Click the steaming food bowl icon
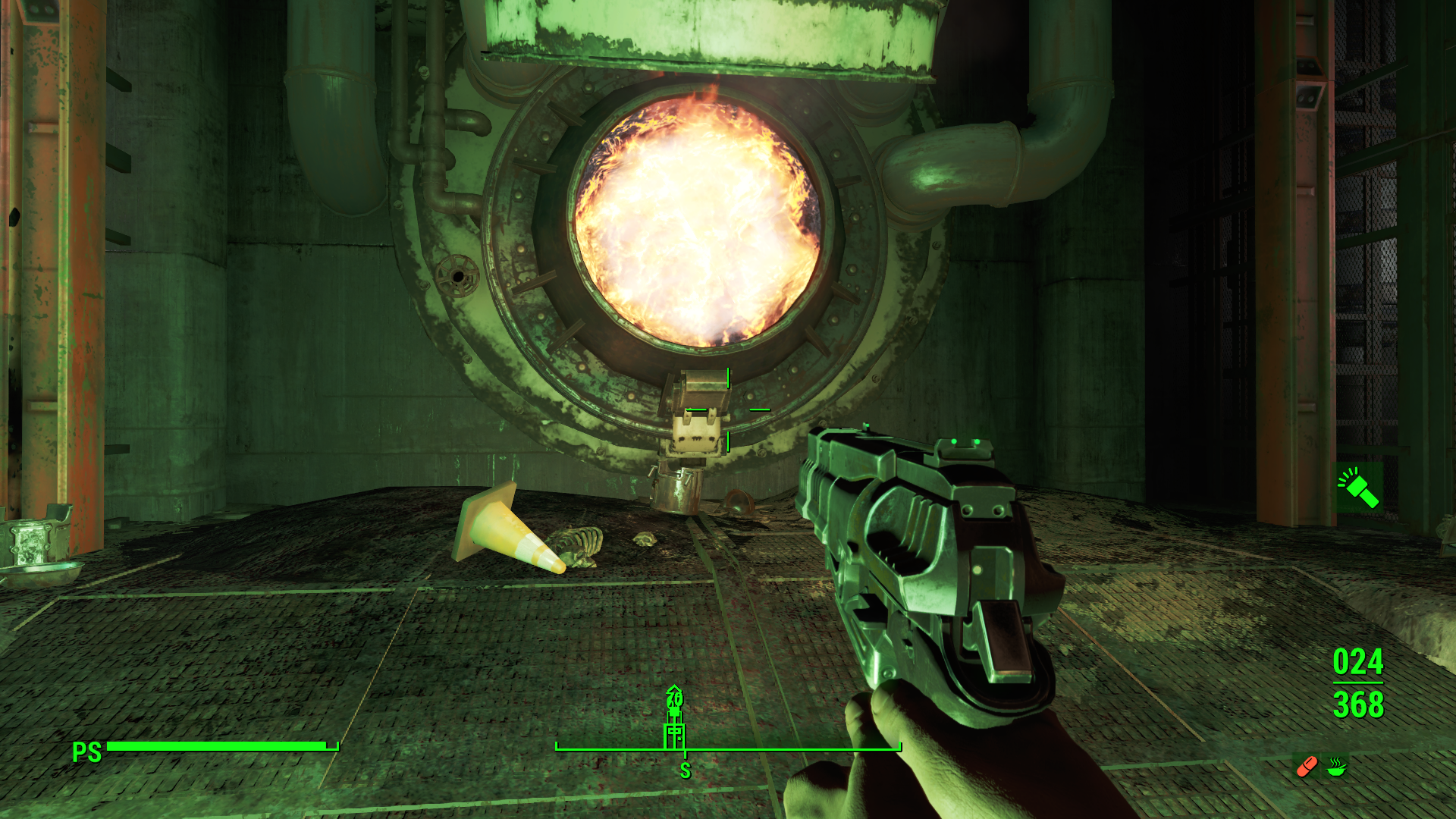 click(1336, 767)
